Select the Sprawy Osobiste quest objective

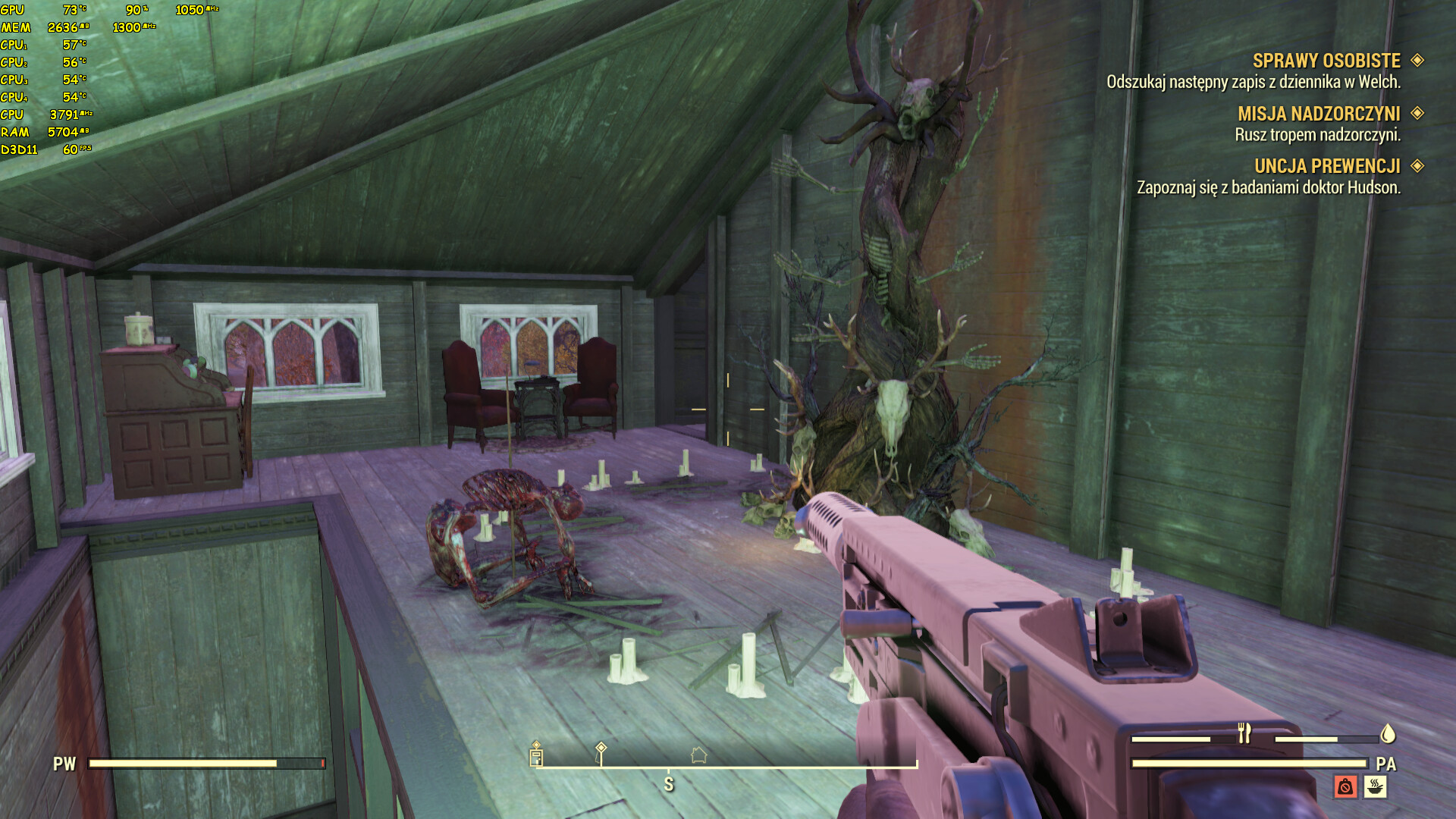(1326, 61)
